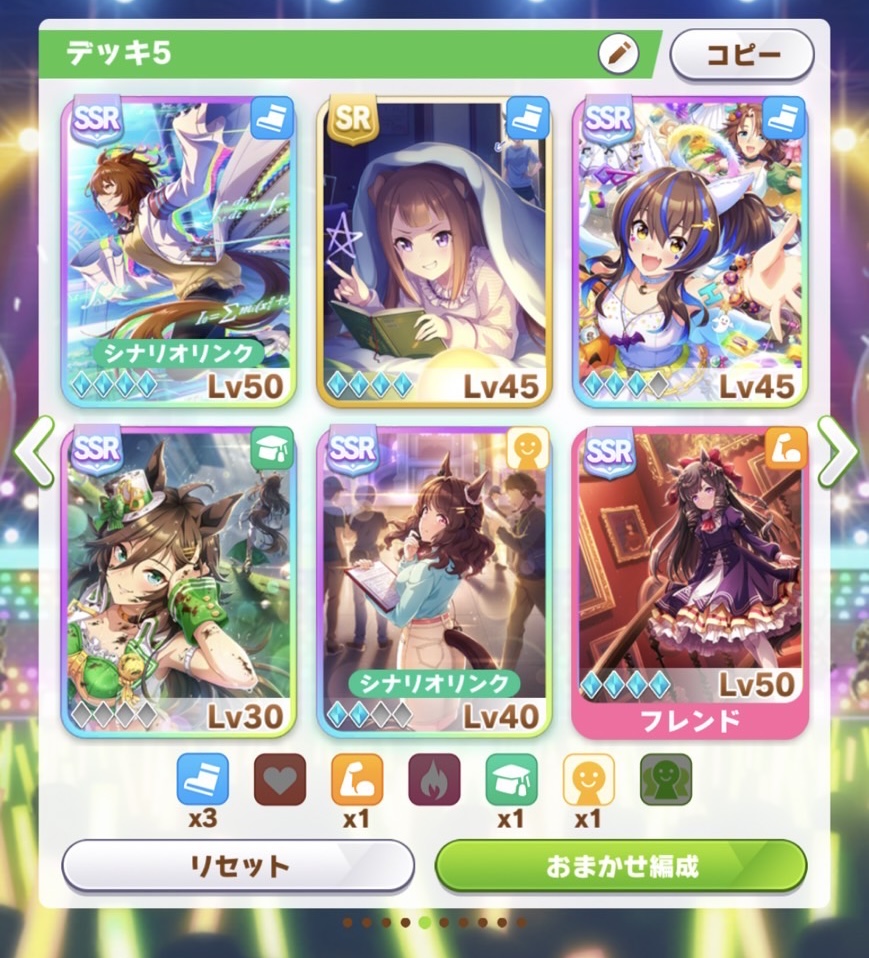Tap the おまかせ編成 auto-formation button
Screen dimensions: 869x958
pos(620,865)
